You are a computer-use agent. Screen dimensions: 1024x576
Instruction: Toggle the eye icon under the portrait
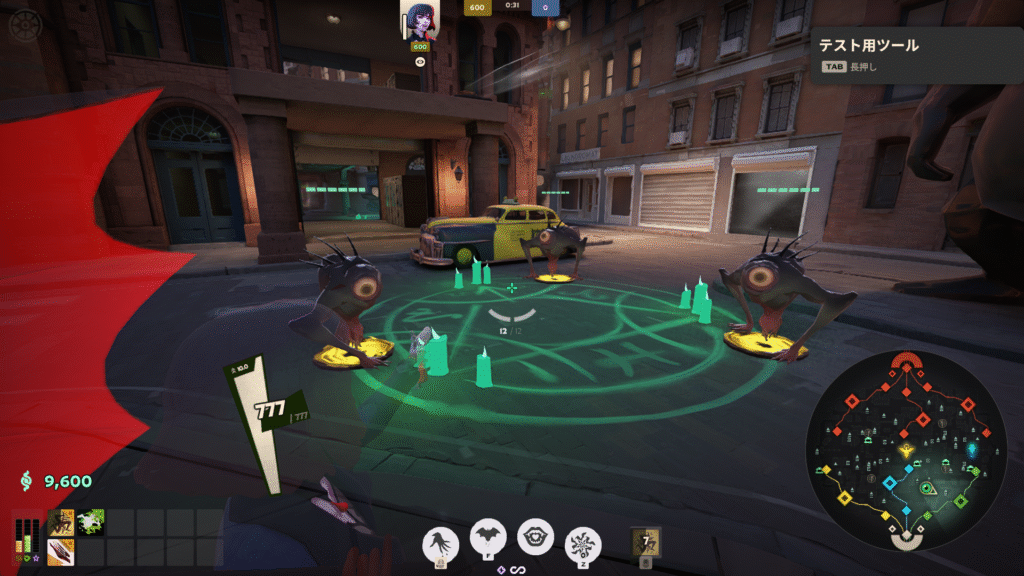pos(420,61)
